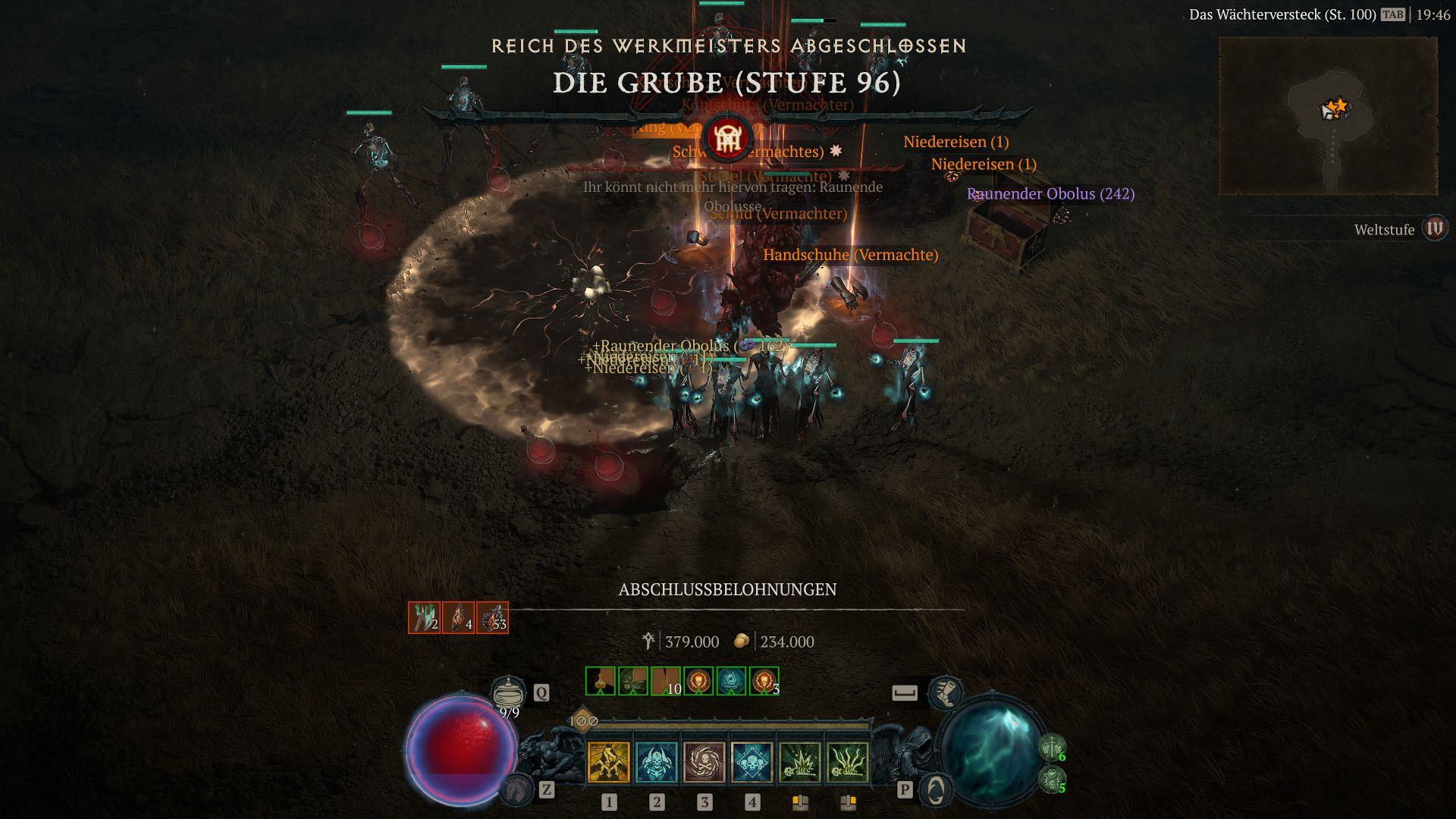The height and width of the screenshot is (819, 1456).
Task: Use the green corpse tendrils skill
Action: 848,761
